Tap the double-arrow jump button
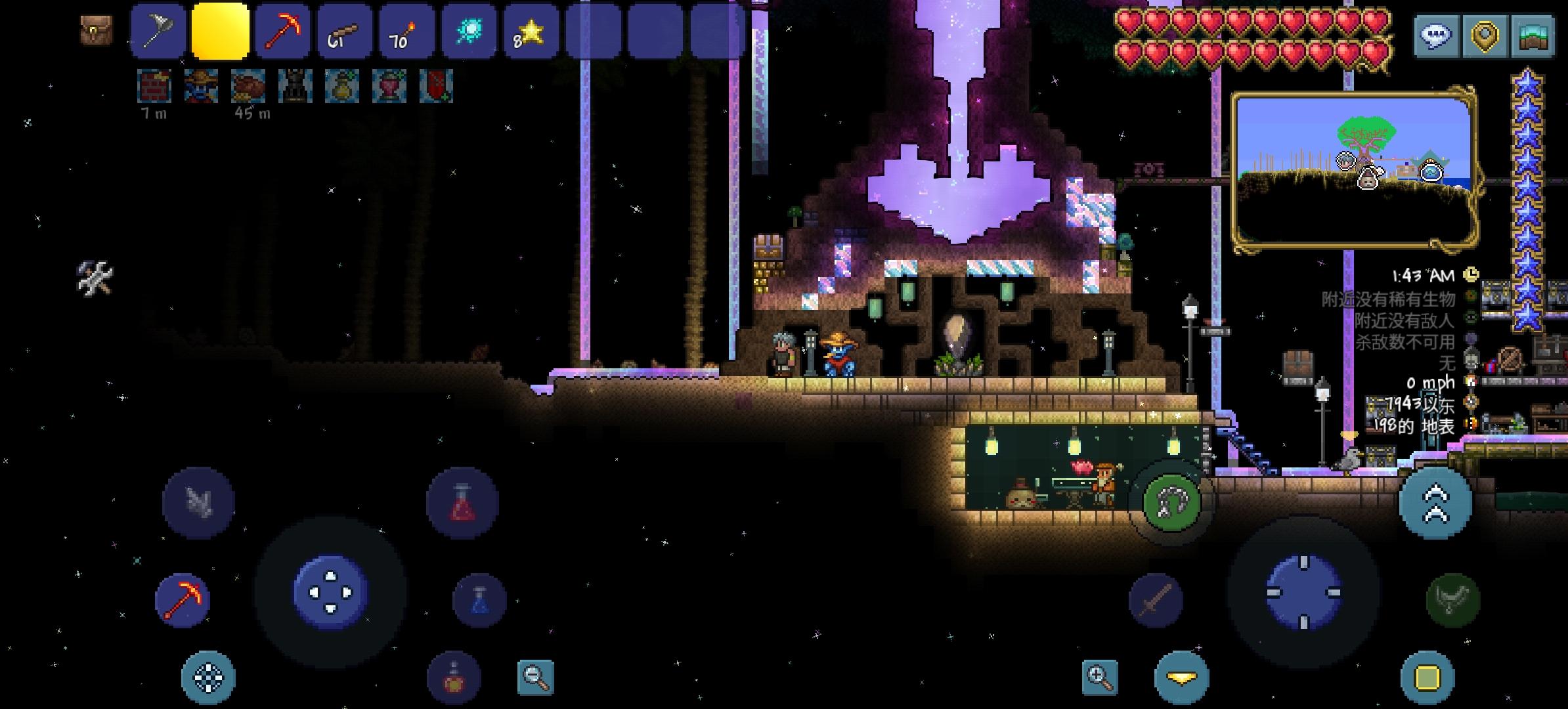Image resolution: width=1568 pixels, height=709 pixels. 1435,503
